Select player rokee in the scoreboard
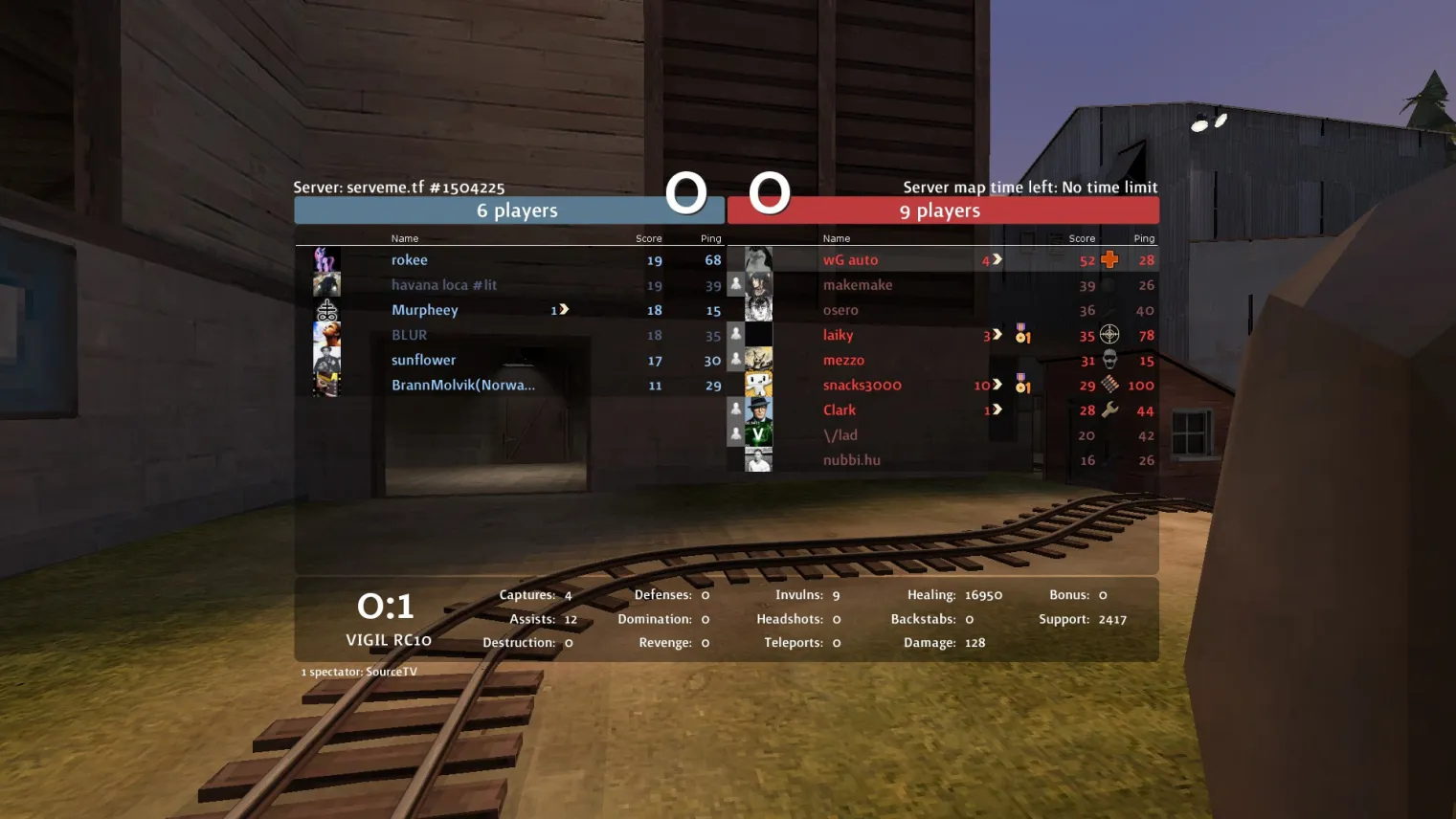The height and width of the screenshot is (819, 1456). [410, 260]
